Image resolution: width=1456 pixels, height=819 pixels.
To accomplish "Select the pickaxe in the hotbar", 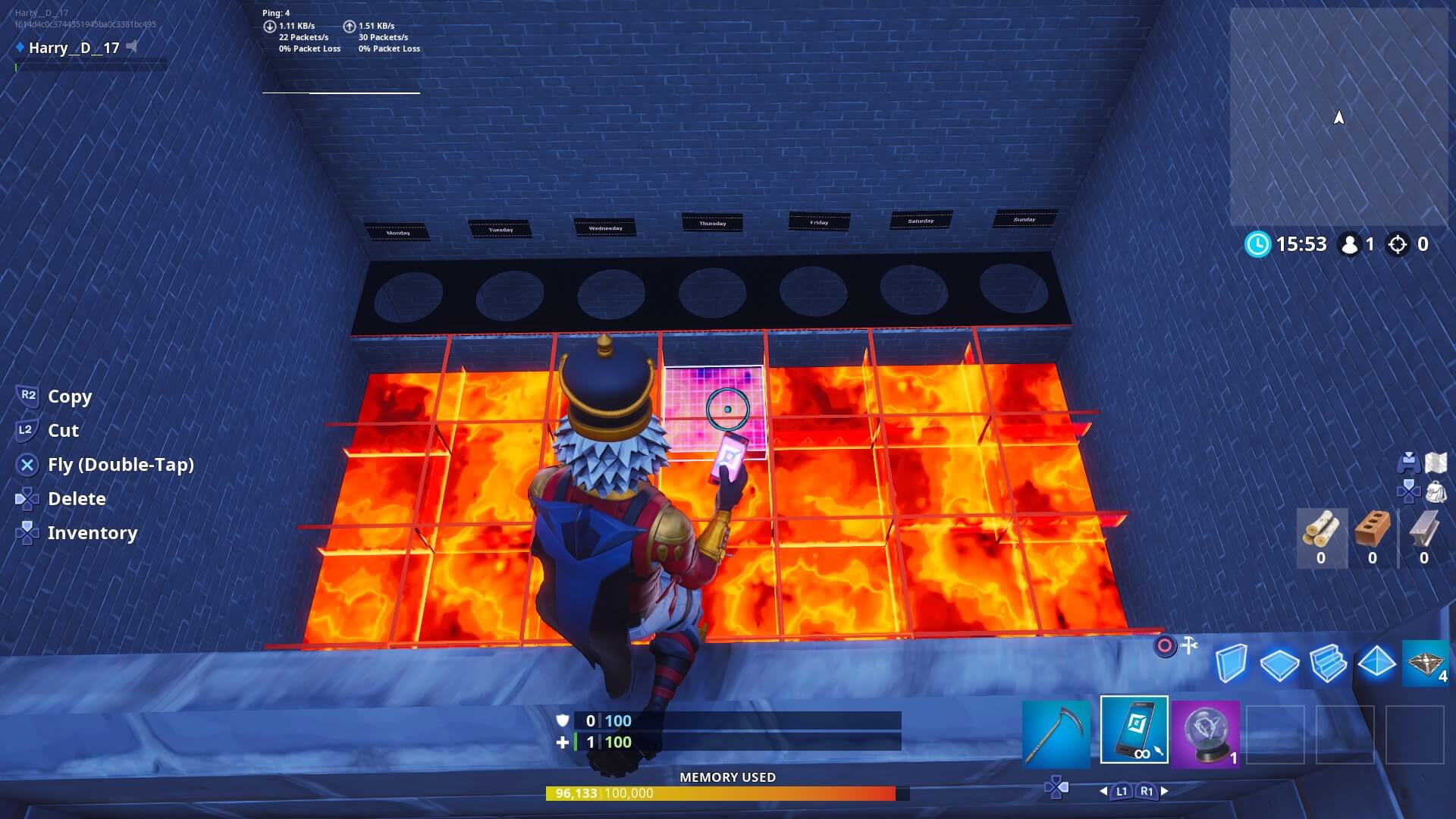I will (x=1058, y=733).
